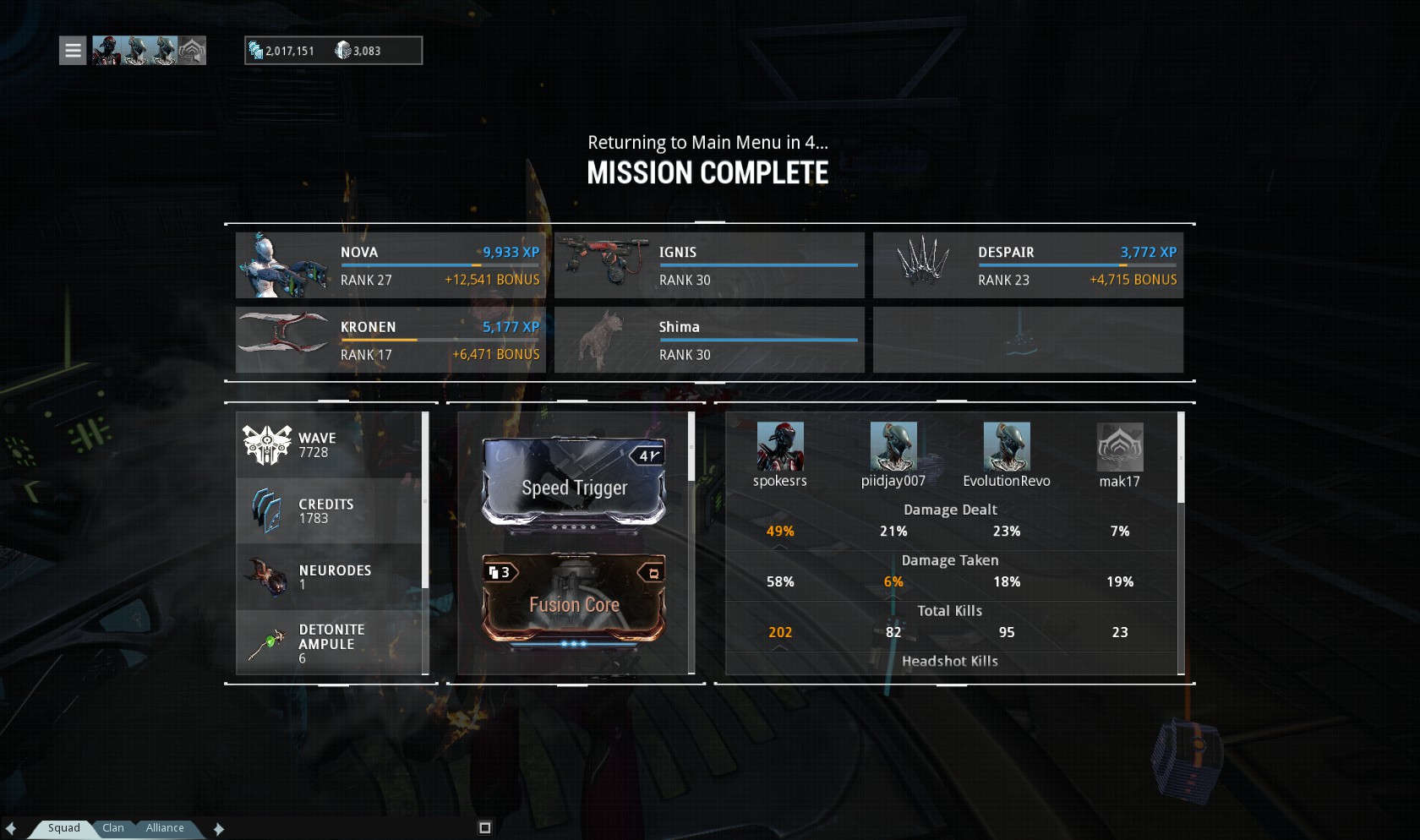The width and height of the screenshot is (1420, 840).
Task: Click the arrow right of chat tabs
Action: (x=219, y=829)
